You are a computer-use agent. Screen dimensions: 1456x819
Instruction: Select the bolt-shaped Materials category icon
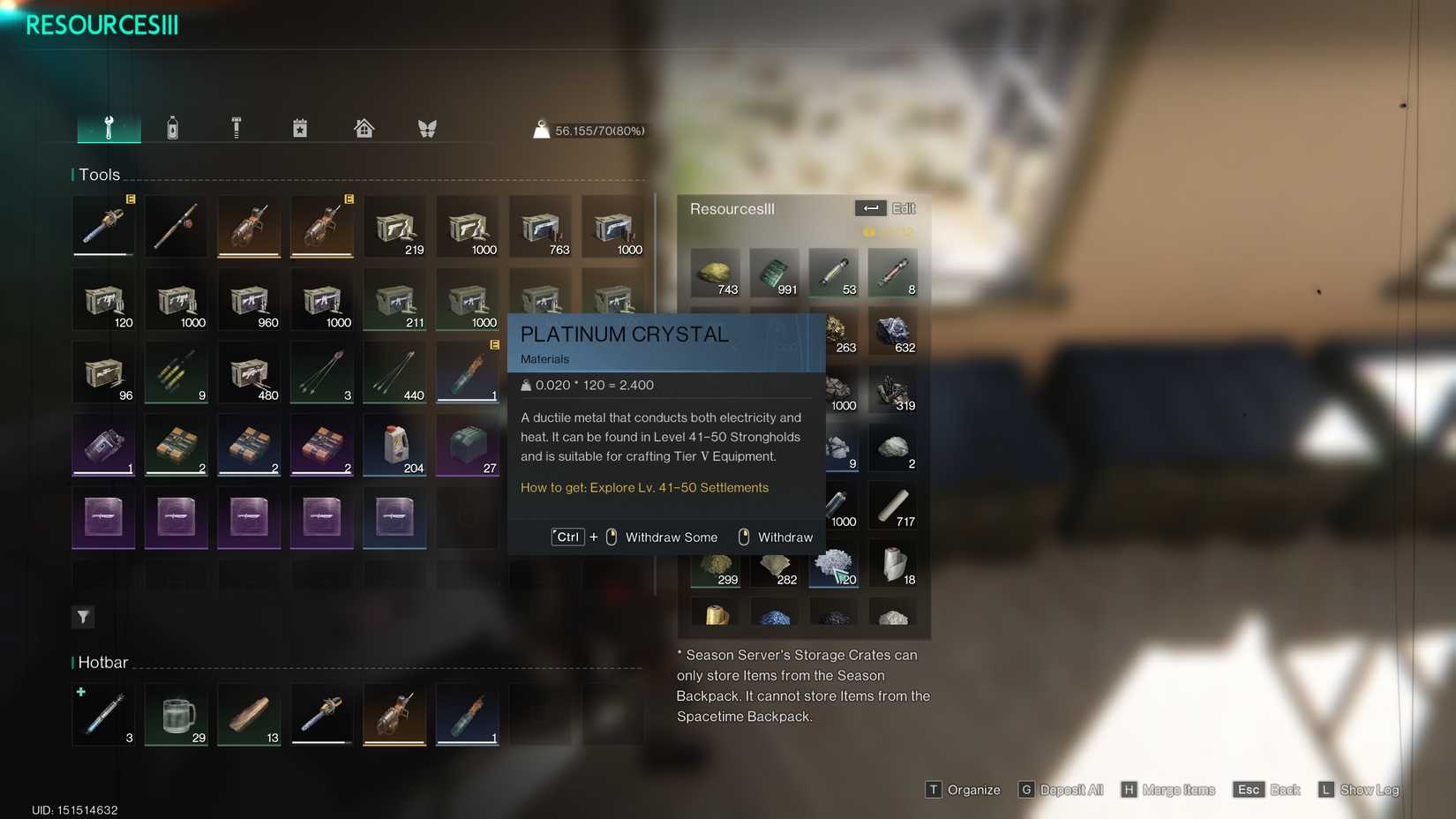[x=236, y=127]
